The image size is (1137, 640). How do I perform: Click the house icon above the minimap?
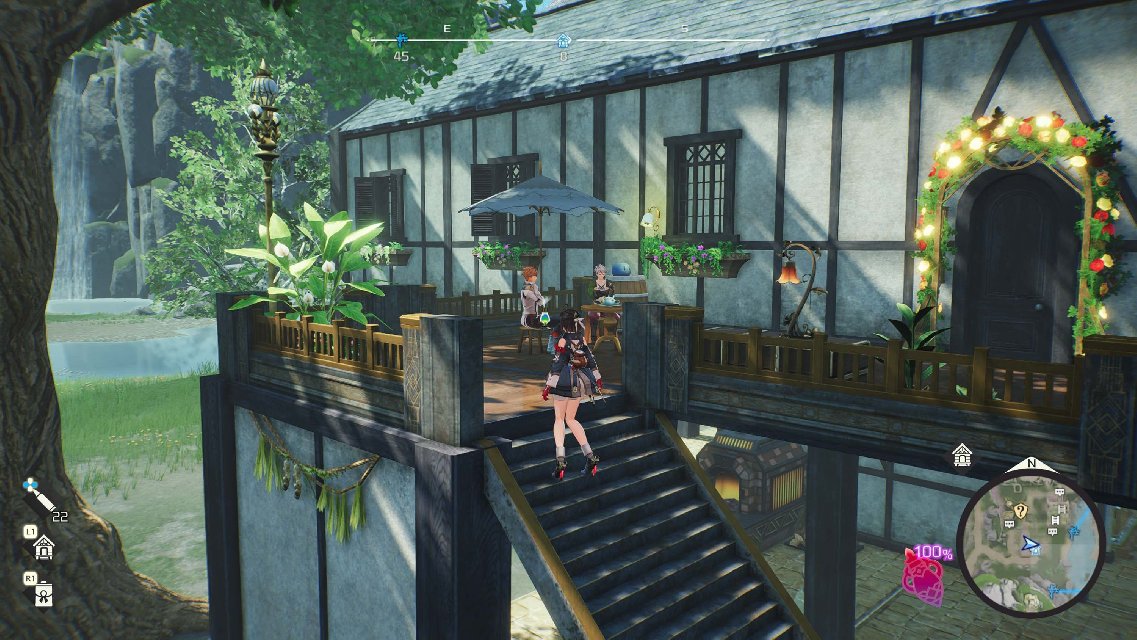961,455
